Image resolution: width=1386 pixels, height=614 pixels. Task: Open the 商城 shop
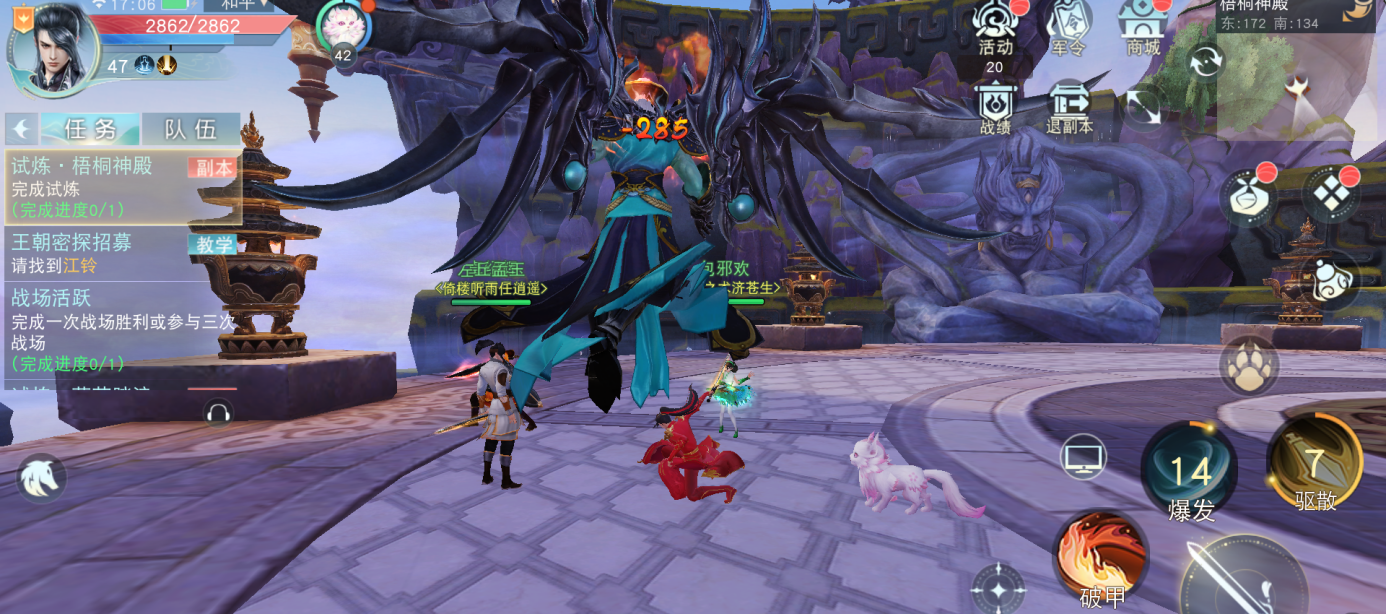tap(1143, 30)
